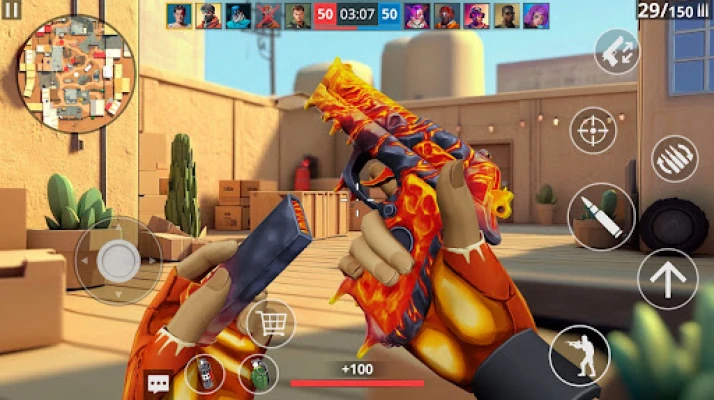Tap the movement joystick
Viewport: 714px width, 400px height.
(118, 260)
